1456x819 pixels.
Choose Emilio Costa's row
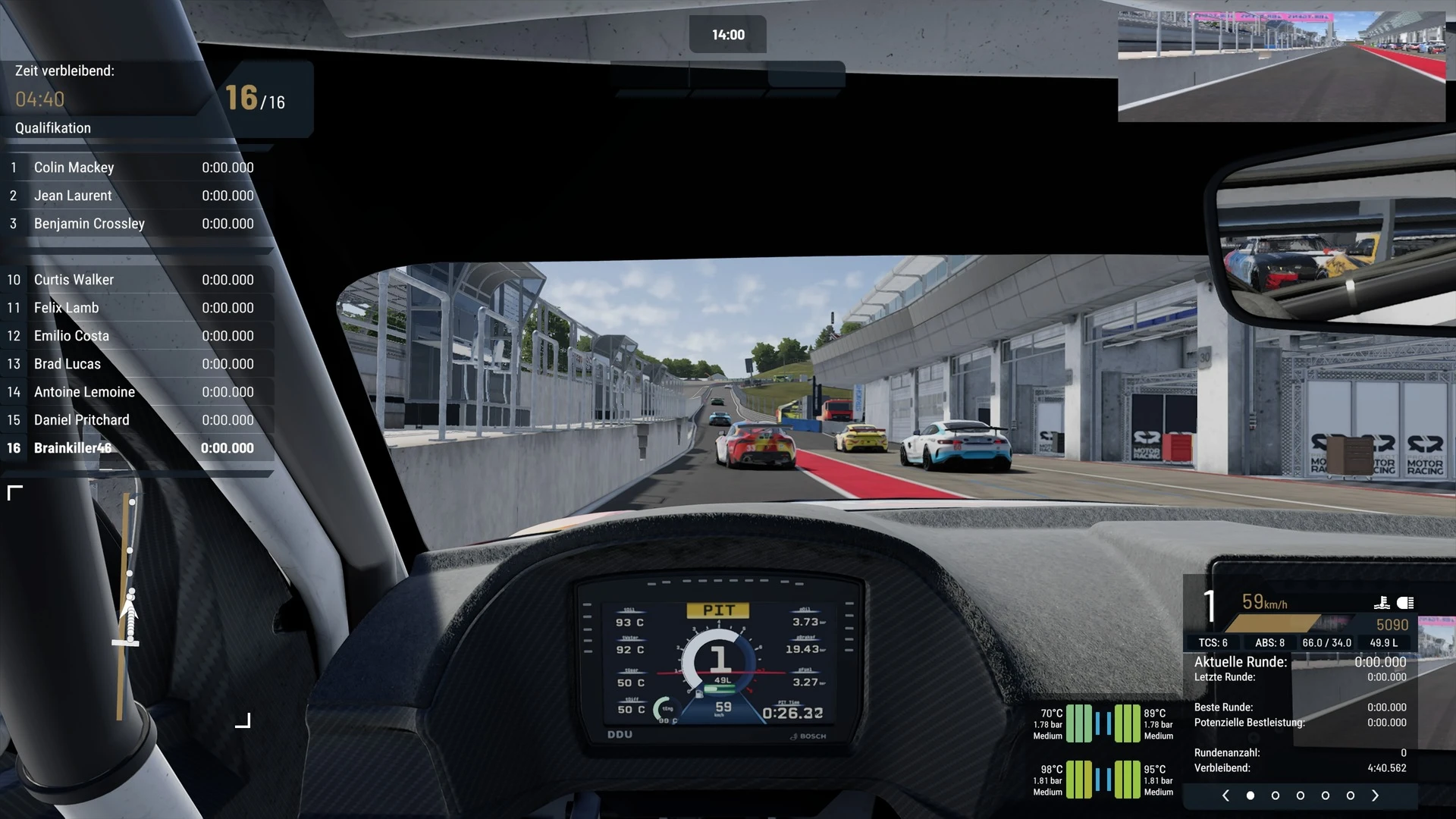click(136, 336)
